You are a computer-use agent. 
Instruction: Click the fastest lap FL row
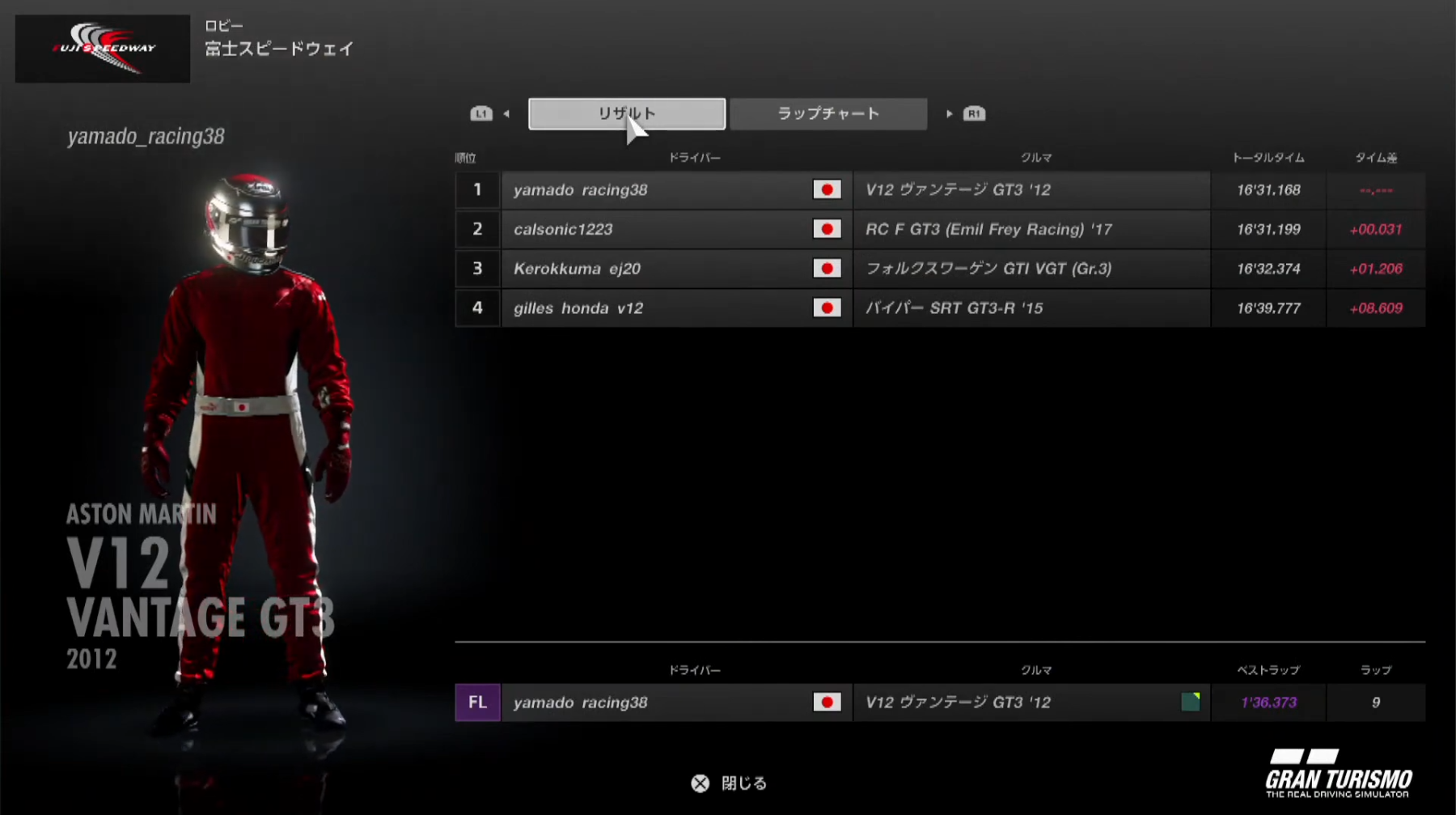point(938,703)
